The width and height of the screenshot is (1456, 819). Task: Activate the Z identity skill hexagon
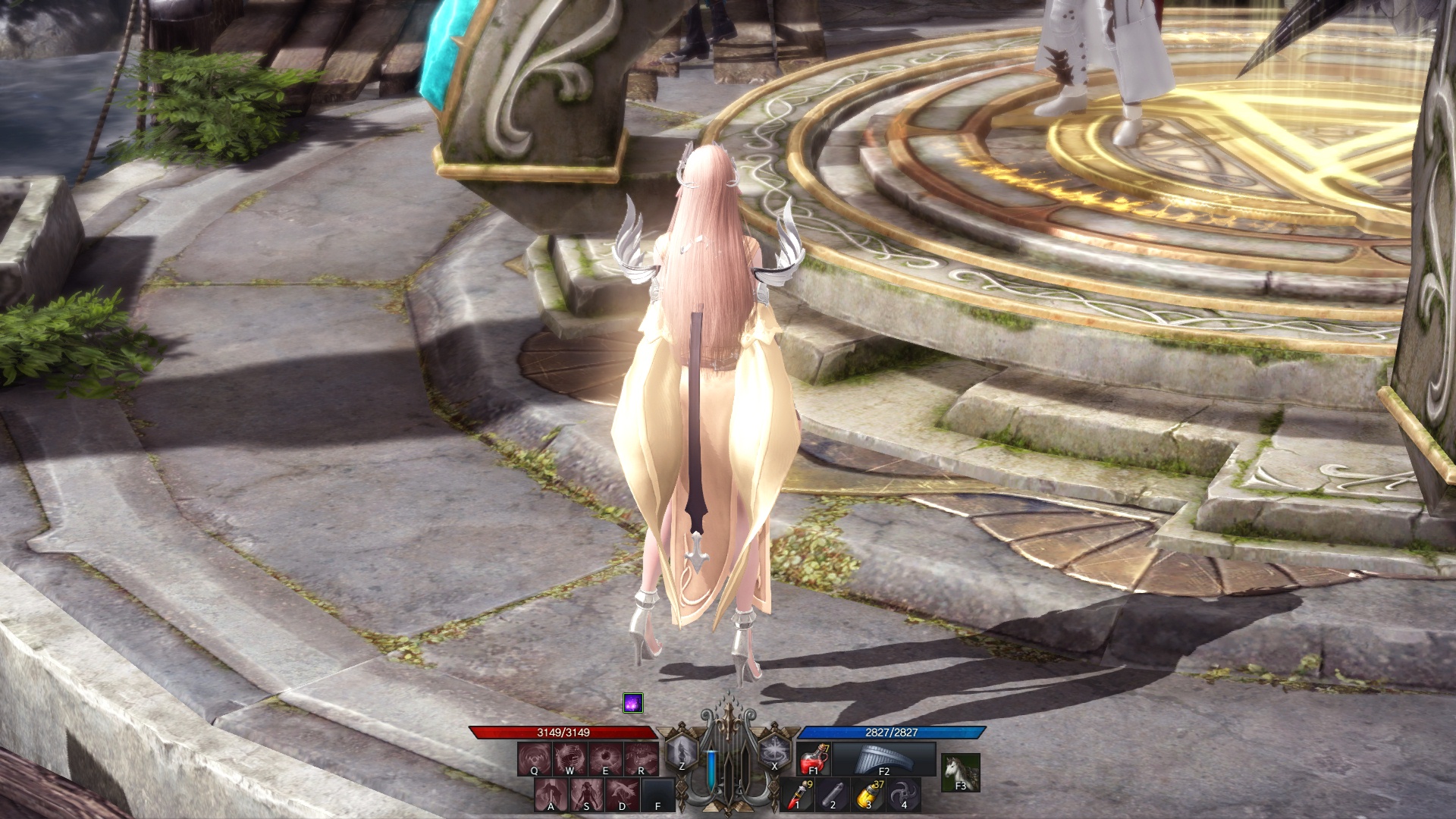pyautogui.click(x=682, y=753)
